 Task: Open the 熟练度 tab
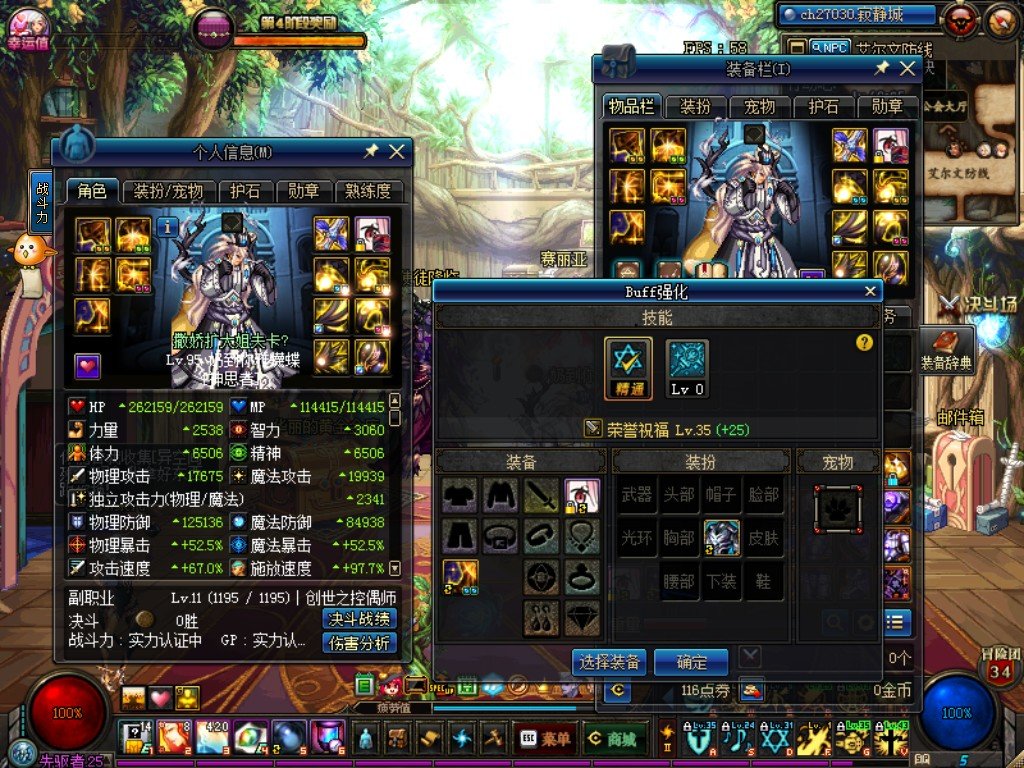coord(369,191)
